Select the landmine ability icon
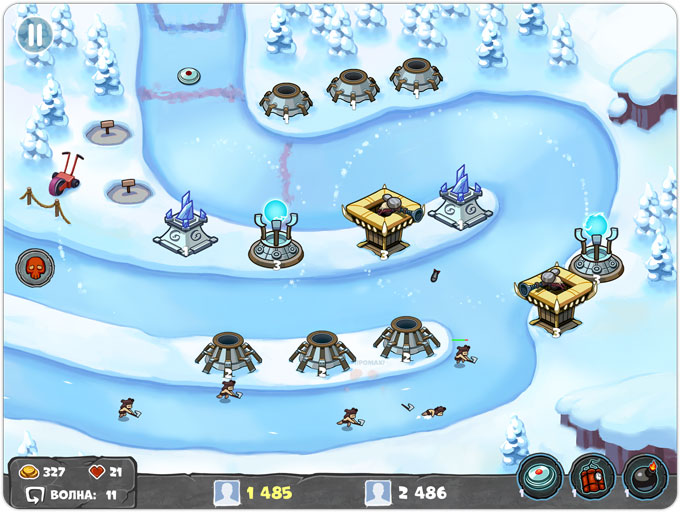This screenshot has width=680, height=512. pos(540,478)
